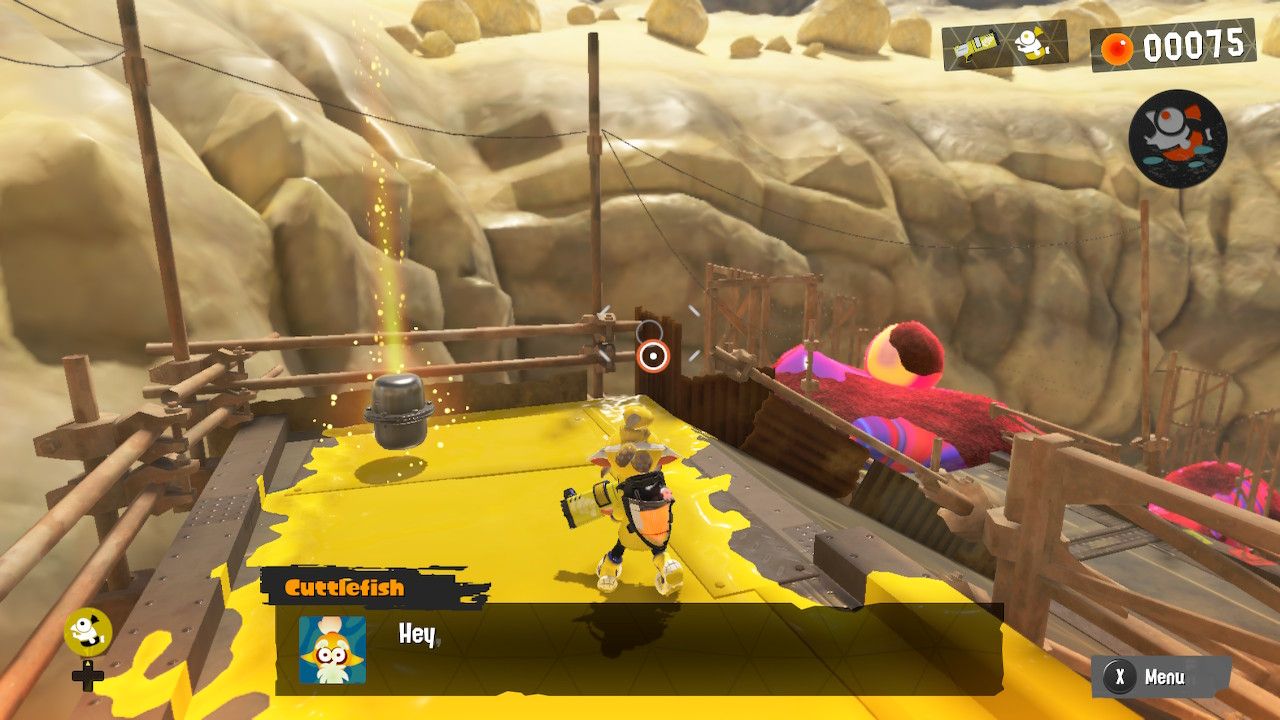Expand the weapon loadout panel
This screenshot has width=1280, height=720.
coord(1005,47)
